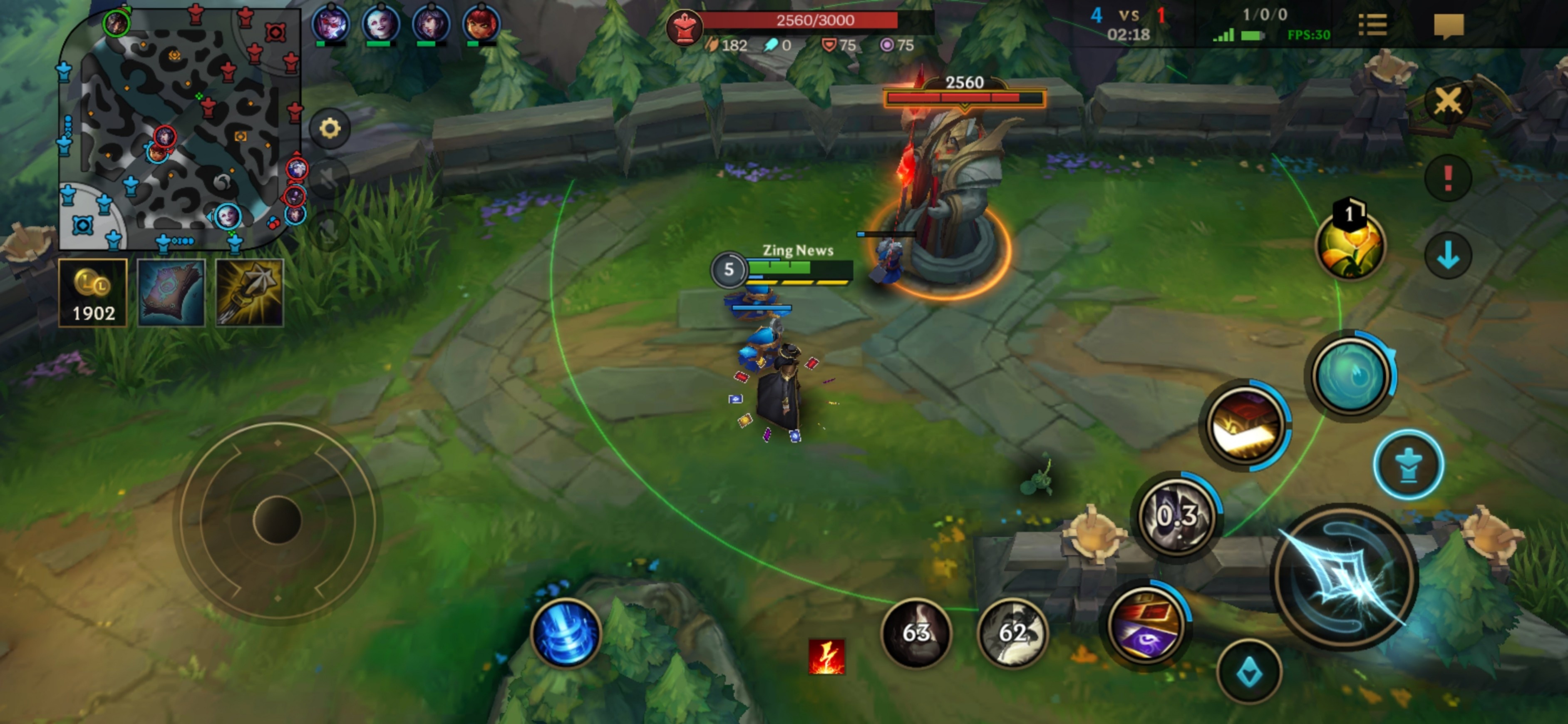The height and width of the screenshot is (724, 1568).
Task: Open the shop via gold counter
Action: [92, 293]
